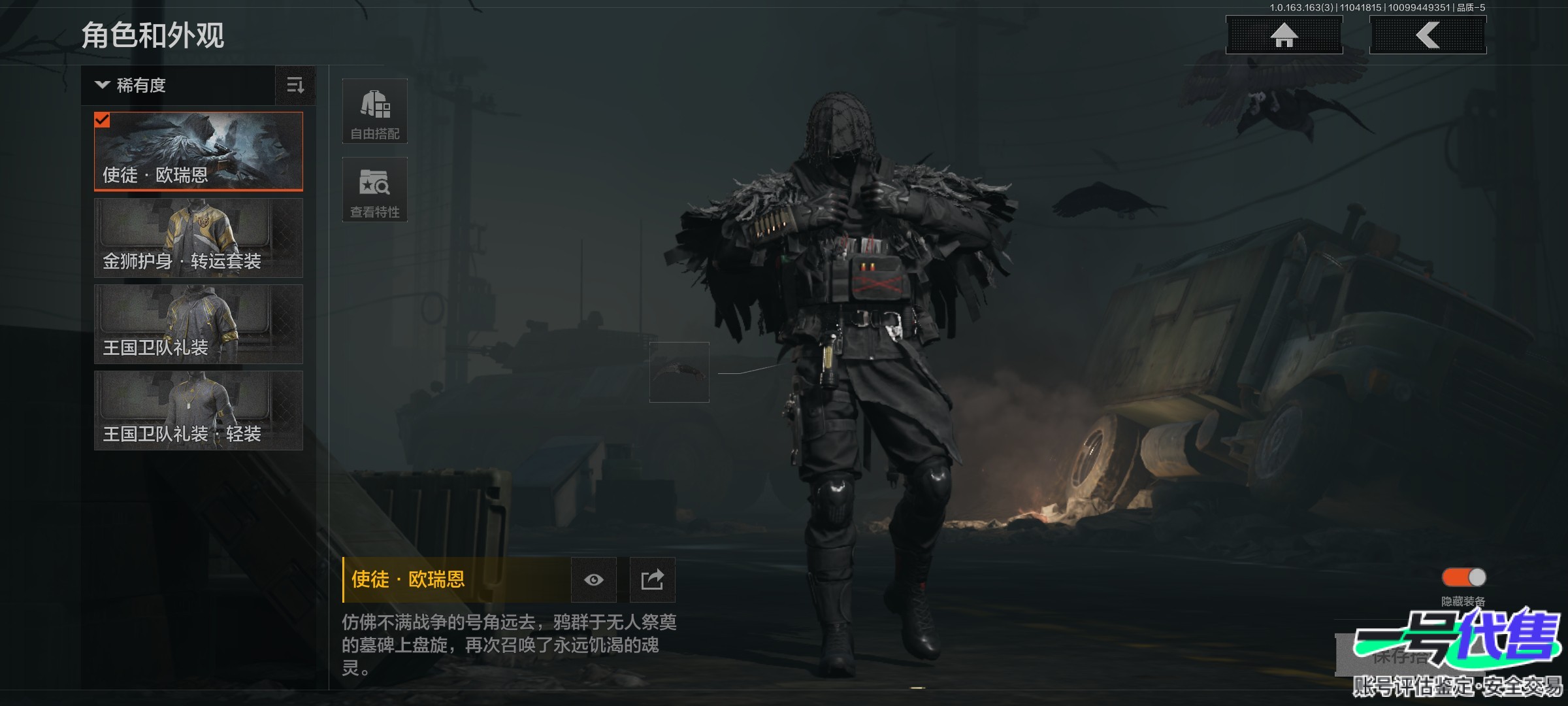Pick the 王国卫队礼装·轻装 outfit
The width and height of the screenshot is (1568, 706).
click(x=199, y=411)
